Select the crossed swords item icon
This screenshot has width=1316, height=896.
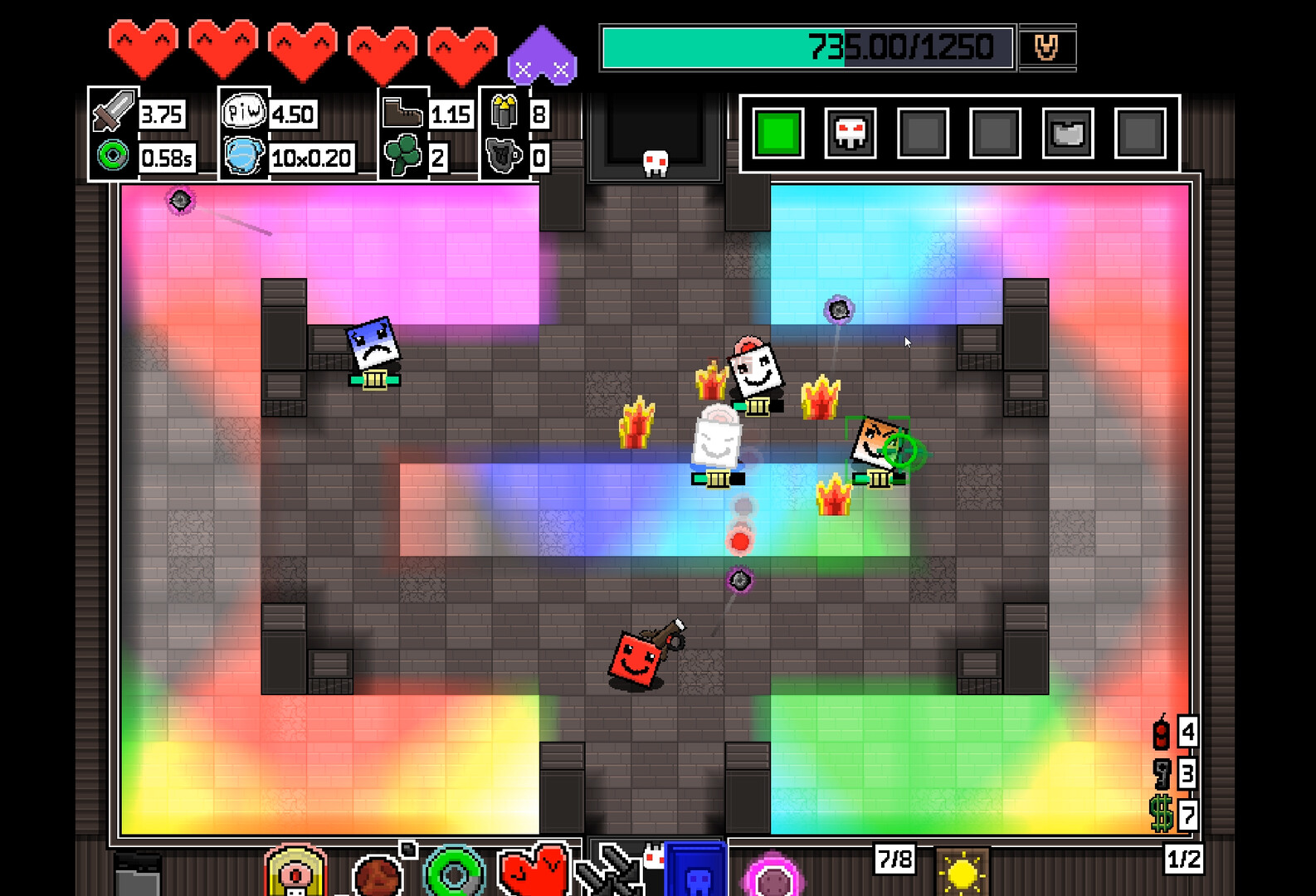[610, 871]
